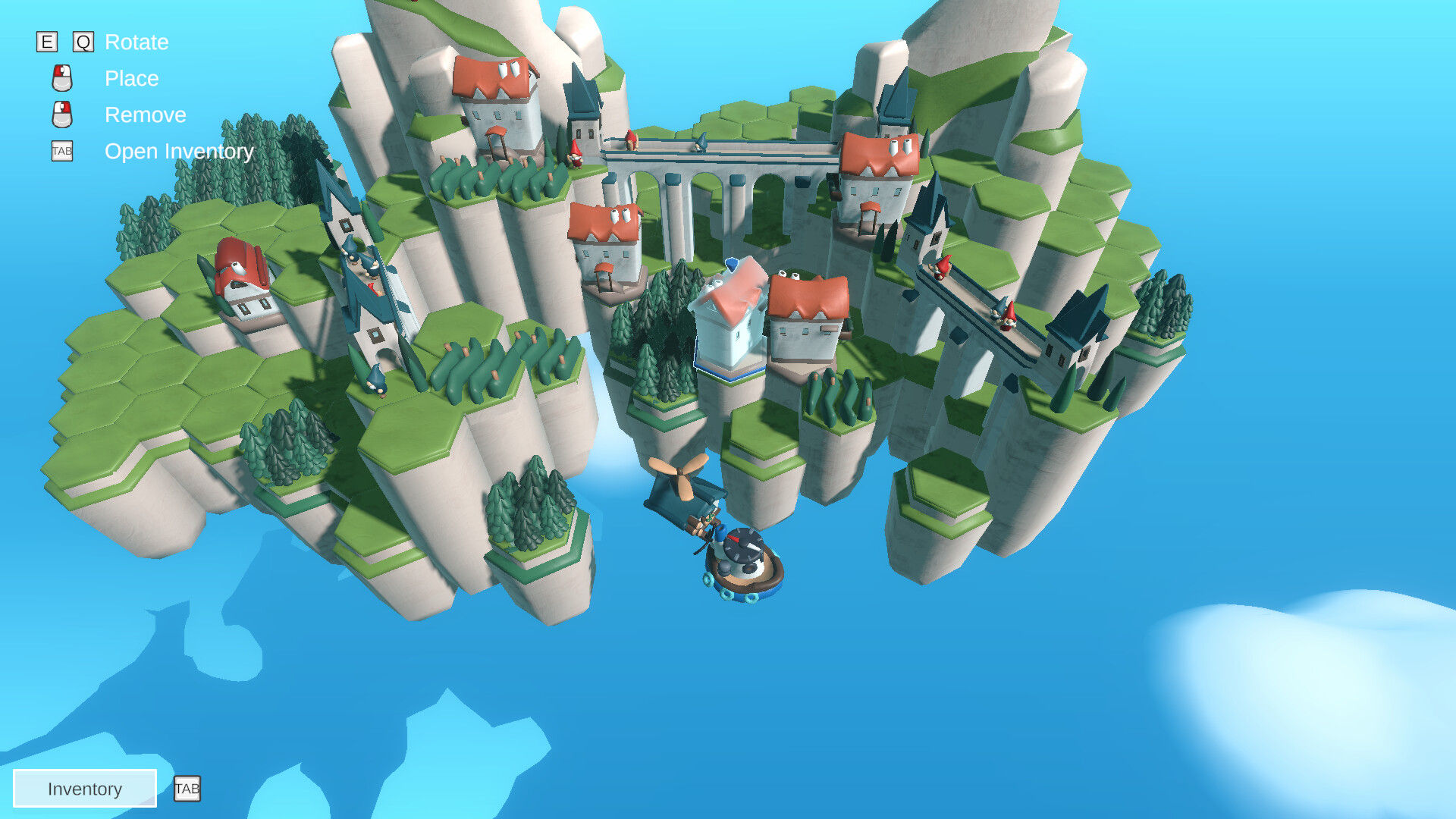
Task: Click the mouse icon next to Place
Action: pos(61,79)
